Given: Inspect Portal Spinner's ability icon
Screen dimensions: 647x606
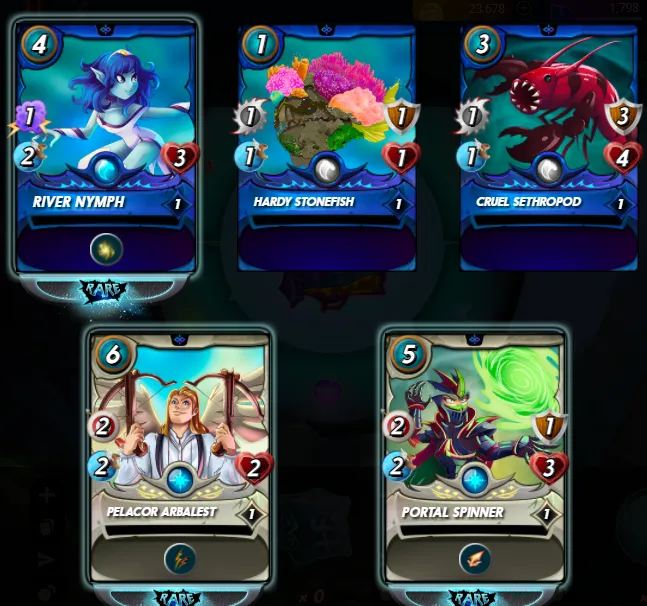Looking at the screenshot, I should pyautogui.click(x=475, y=559).
